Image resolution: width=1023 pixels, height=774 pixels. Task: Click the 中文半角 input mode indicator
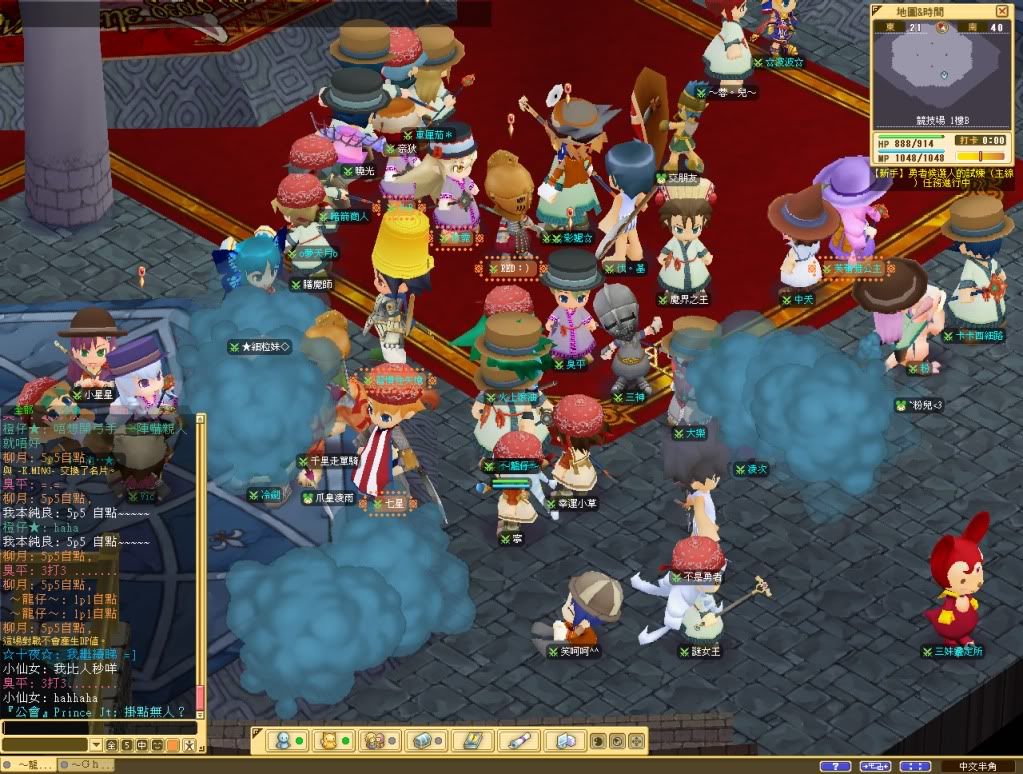click(979, 766)
